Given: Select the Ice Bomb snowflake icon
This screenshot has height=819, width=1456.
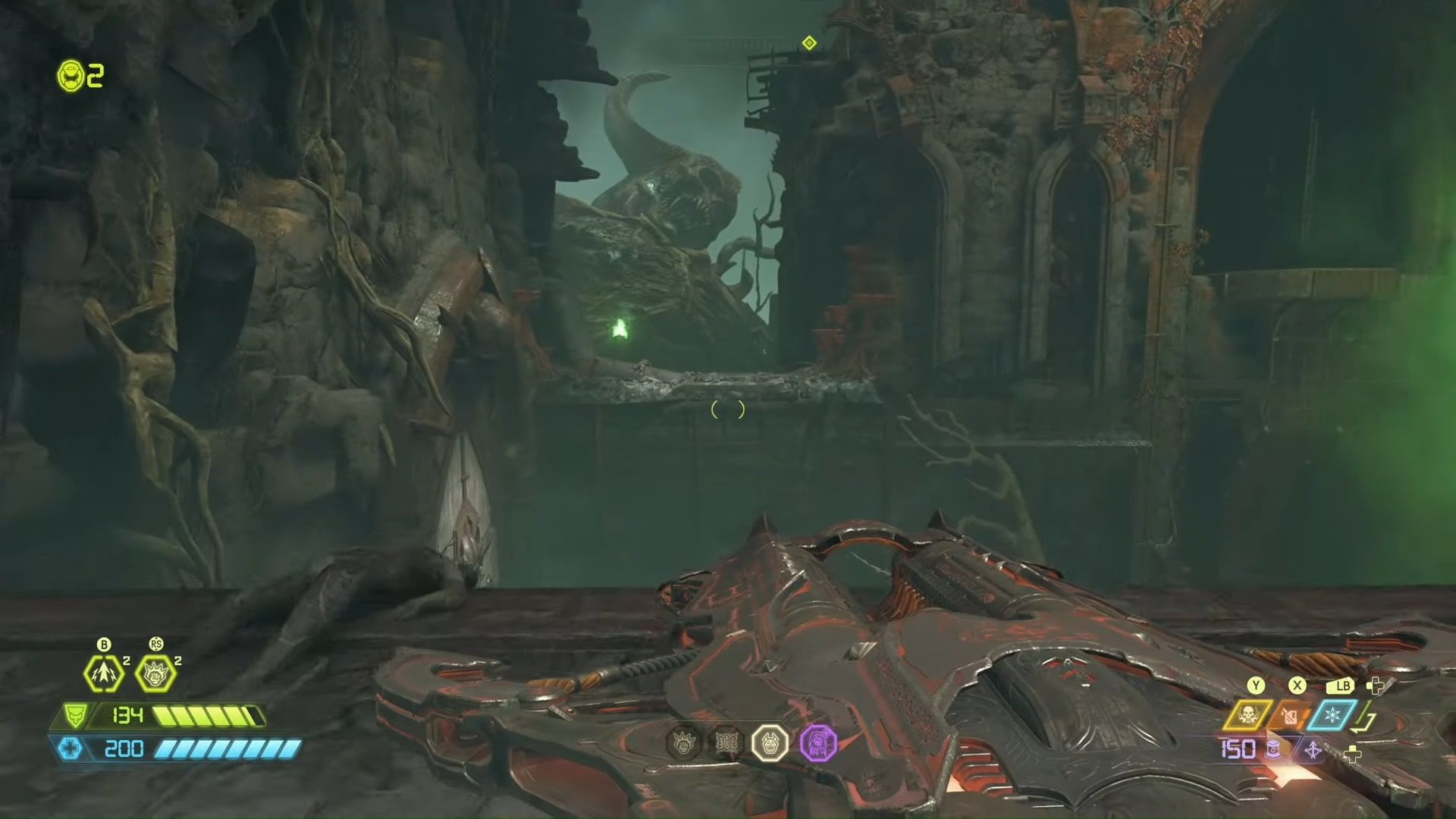Looking at the screenshot, I should tap(1332, 714).
